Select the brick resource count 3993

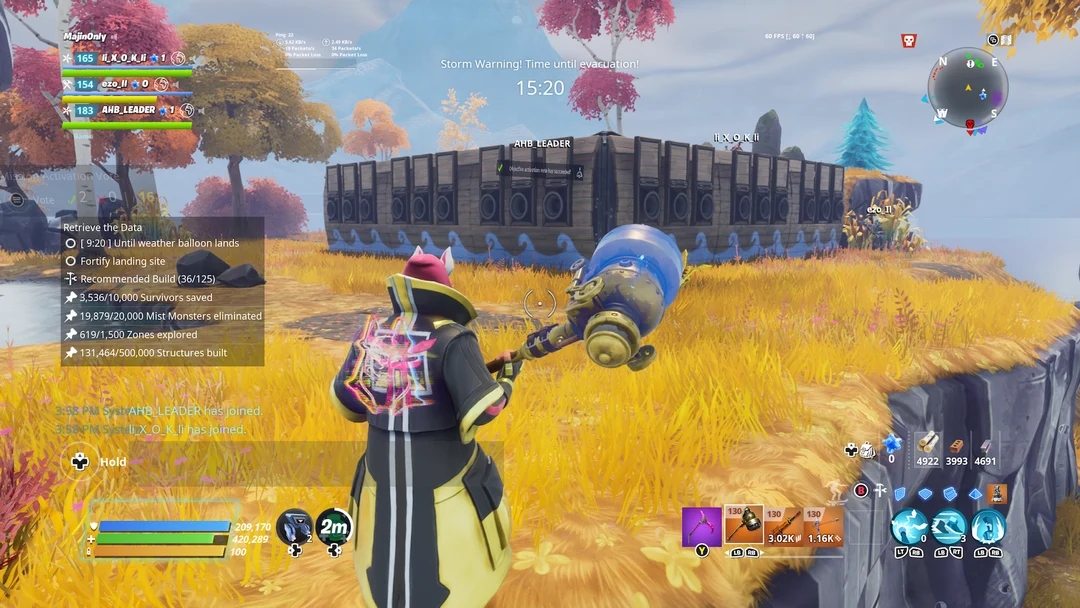pyautogui.click(x=957, y=449)
